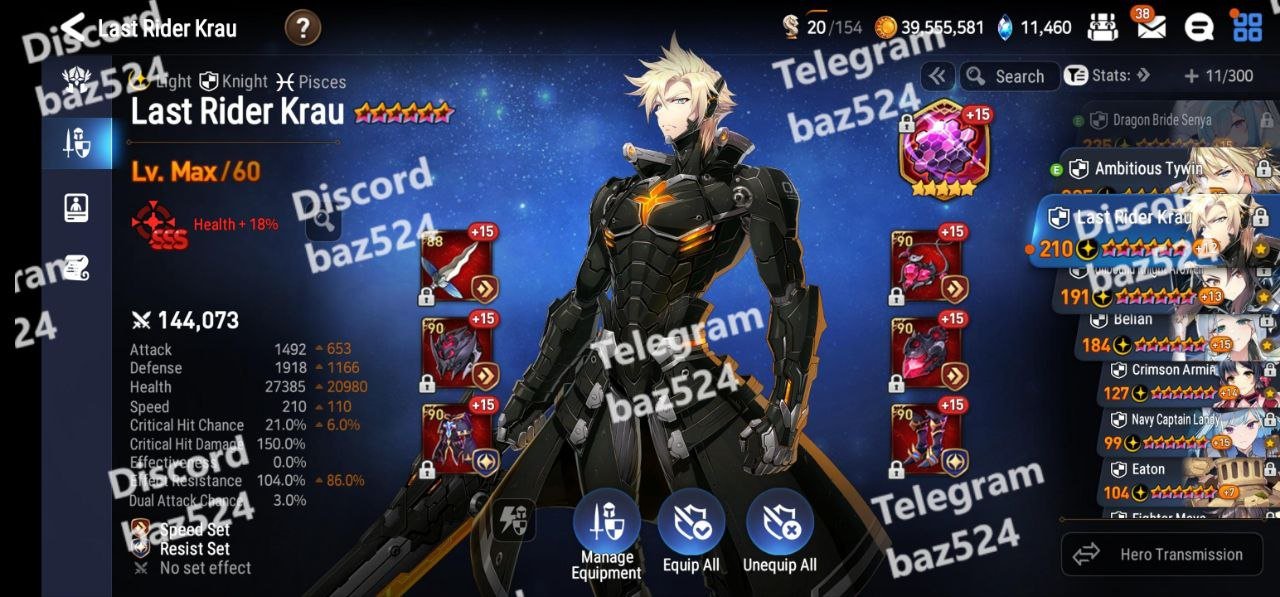Open Hero Transmission
The image size is (1280, 597).
coord(1158,554)
